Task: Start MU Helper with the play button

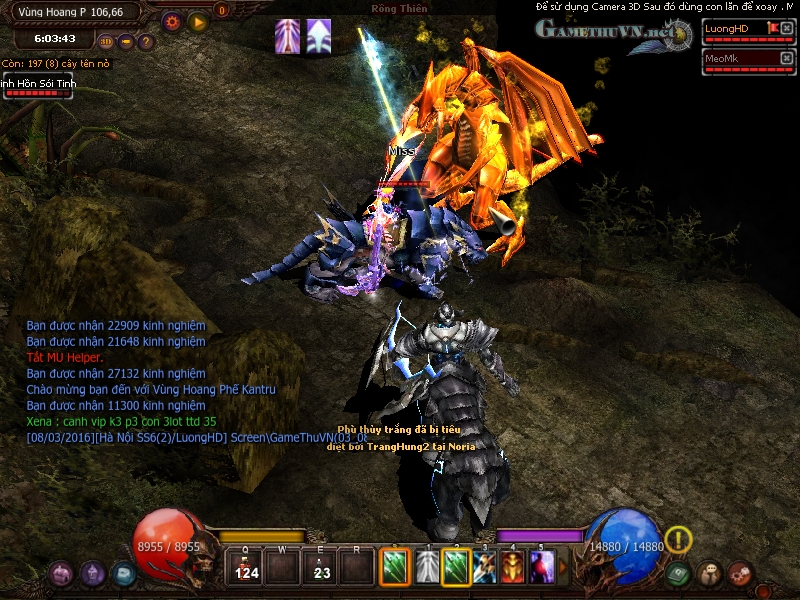Action: coord(197,20)
